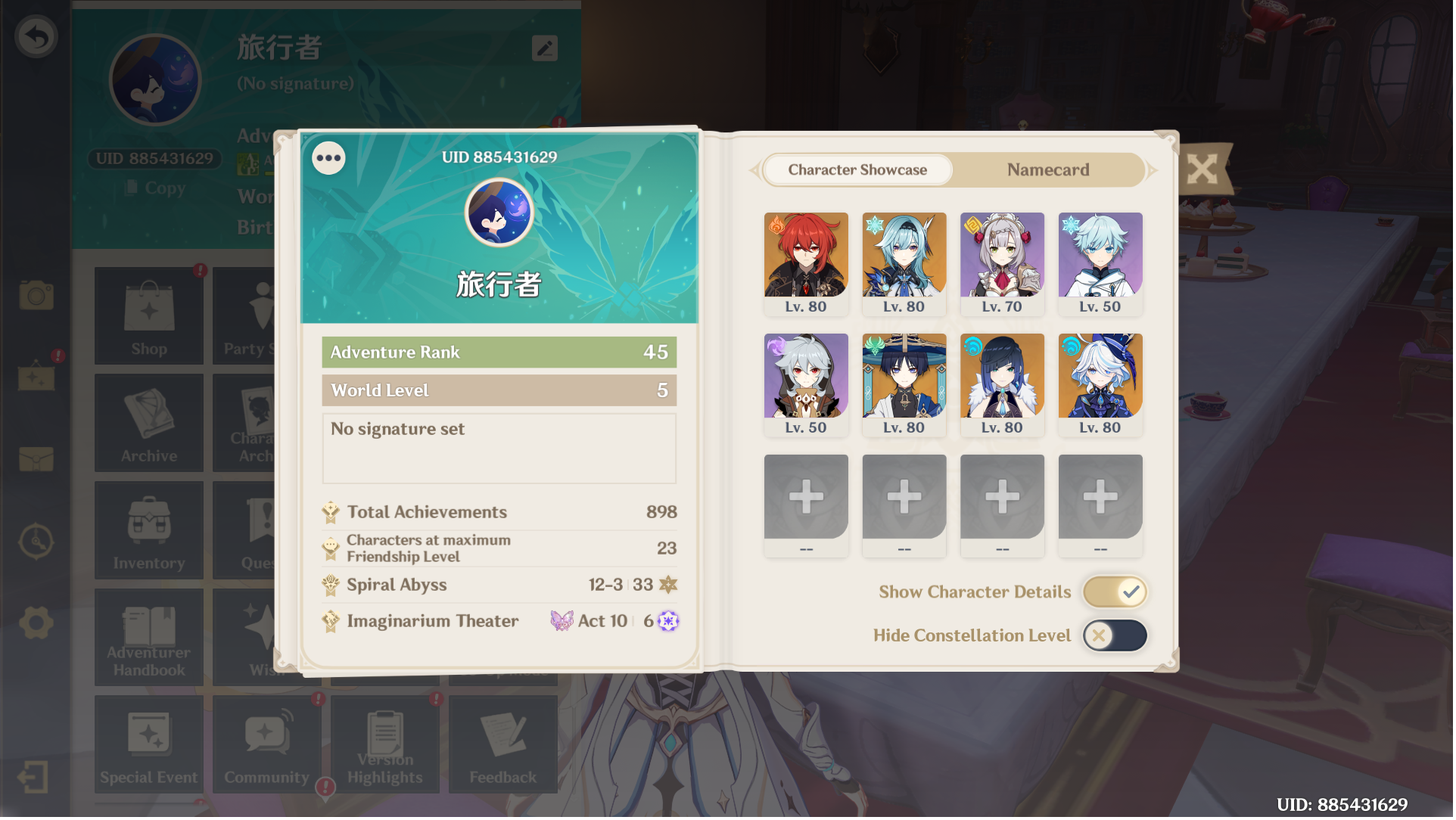Open the Feedback page
Image resolution: width=1456 pixels, height=820 pixels.
click(x=503, y=744)
